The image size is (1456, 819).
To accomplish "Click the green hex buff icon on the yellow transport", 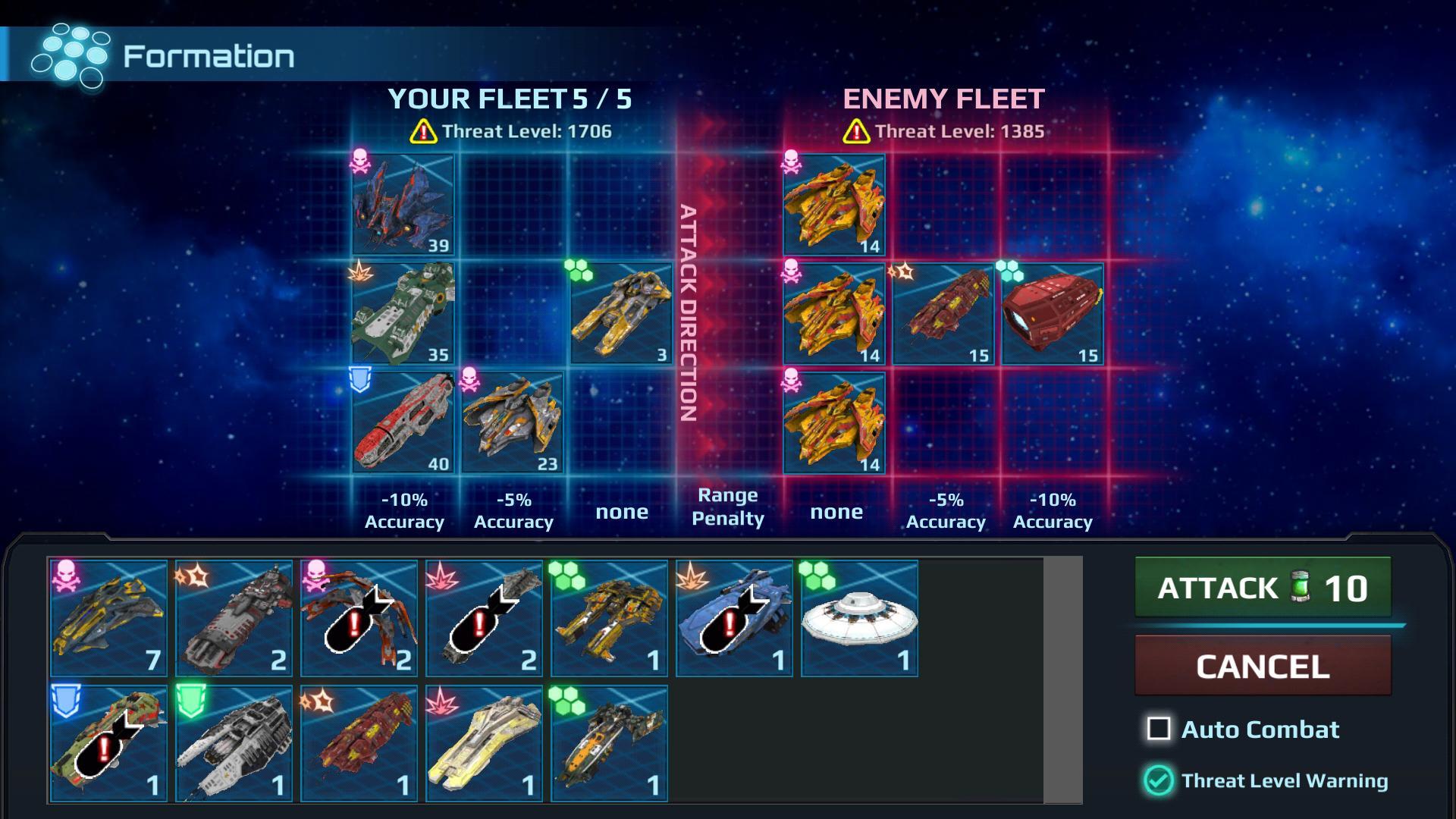I will (579, 269).
